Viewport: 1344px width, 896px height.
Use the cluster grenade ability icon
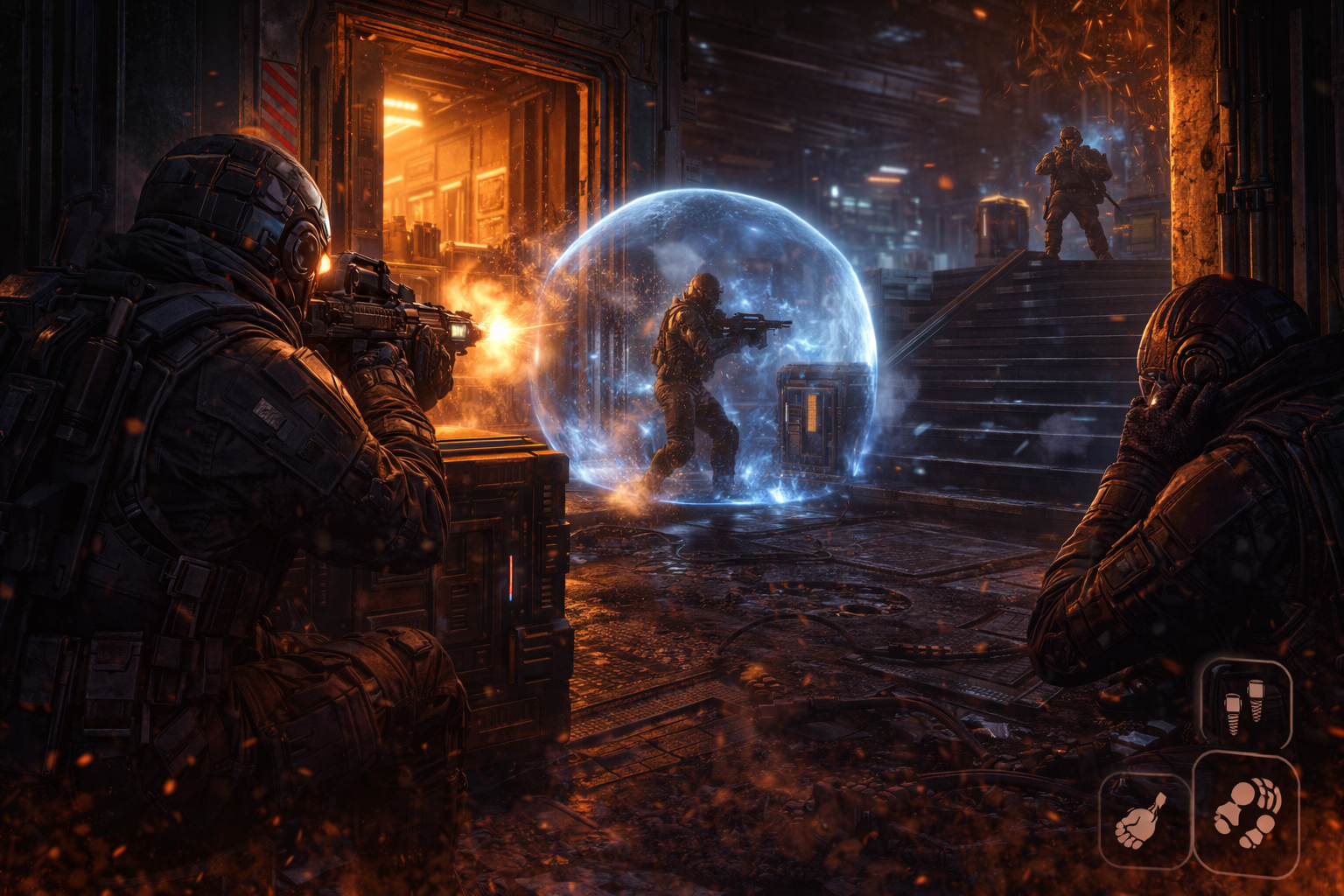(1246, 813)
